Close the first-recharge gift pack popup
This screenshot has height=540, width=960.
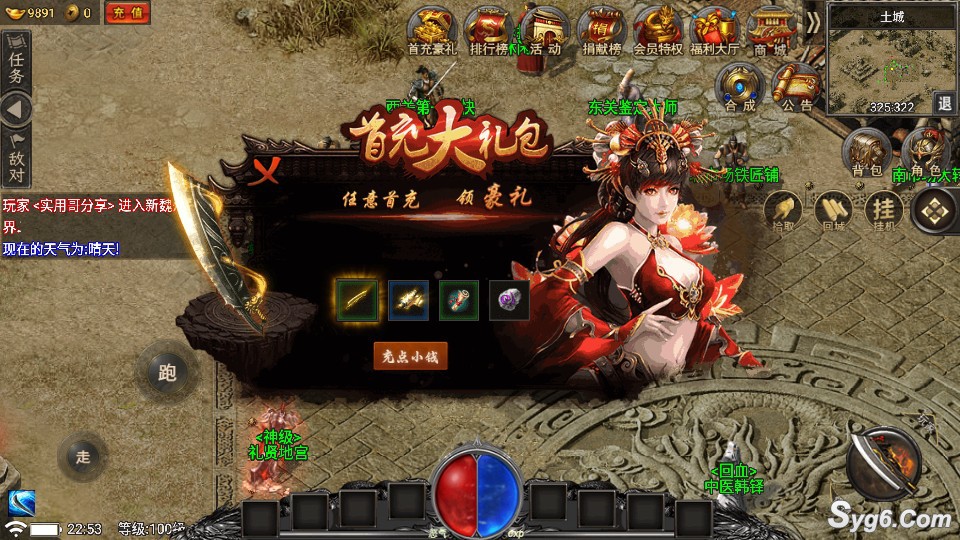265,171
